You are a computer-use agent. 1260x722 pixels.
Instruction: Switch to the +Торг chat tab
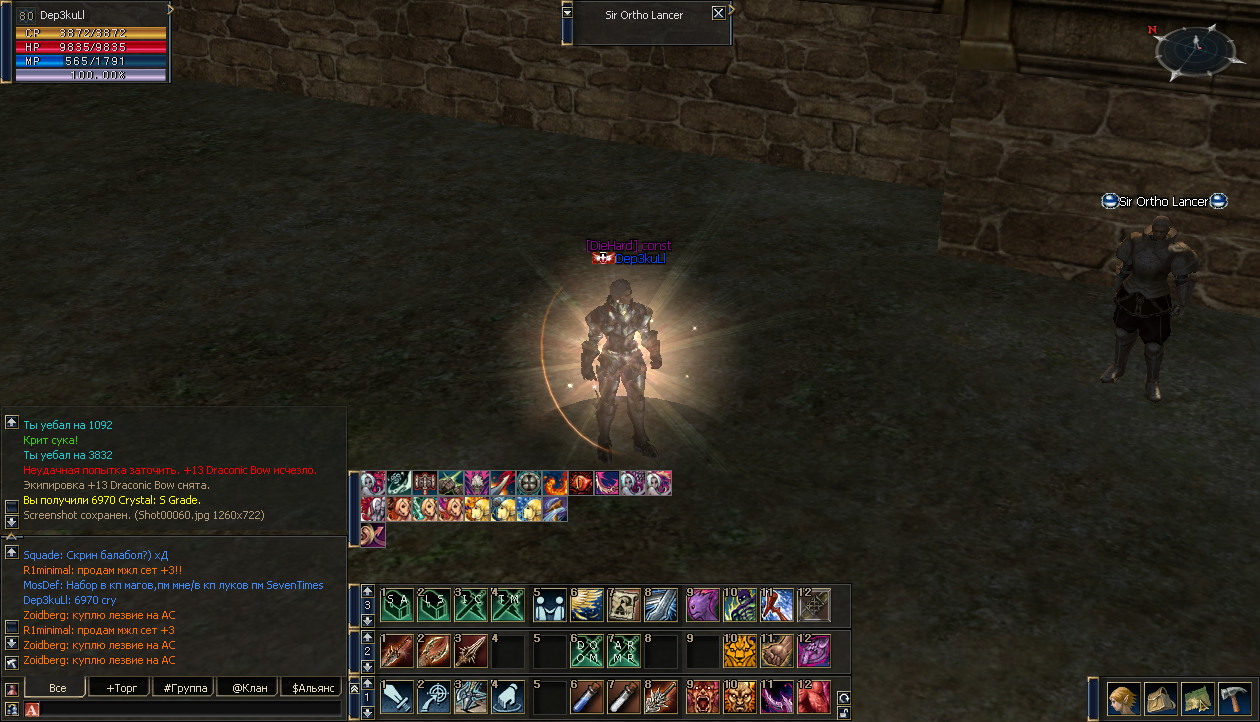120,688
